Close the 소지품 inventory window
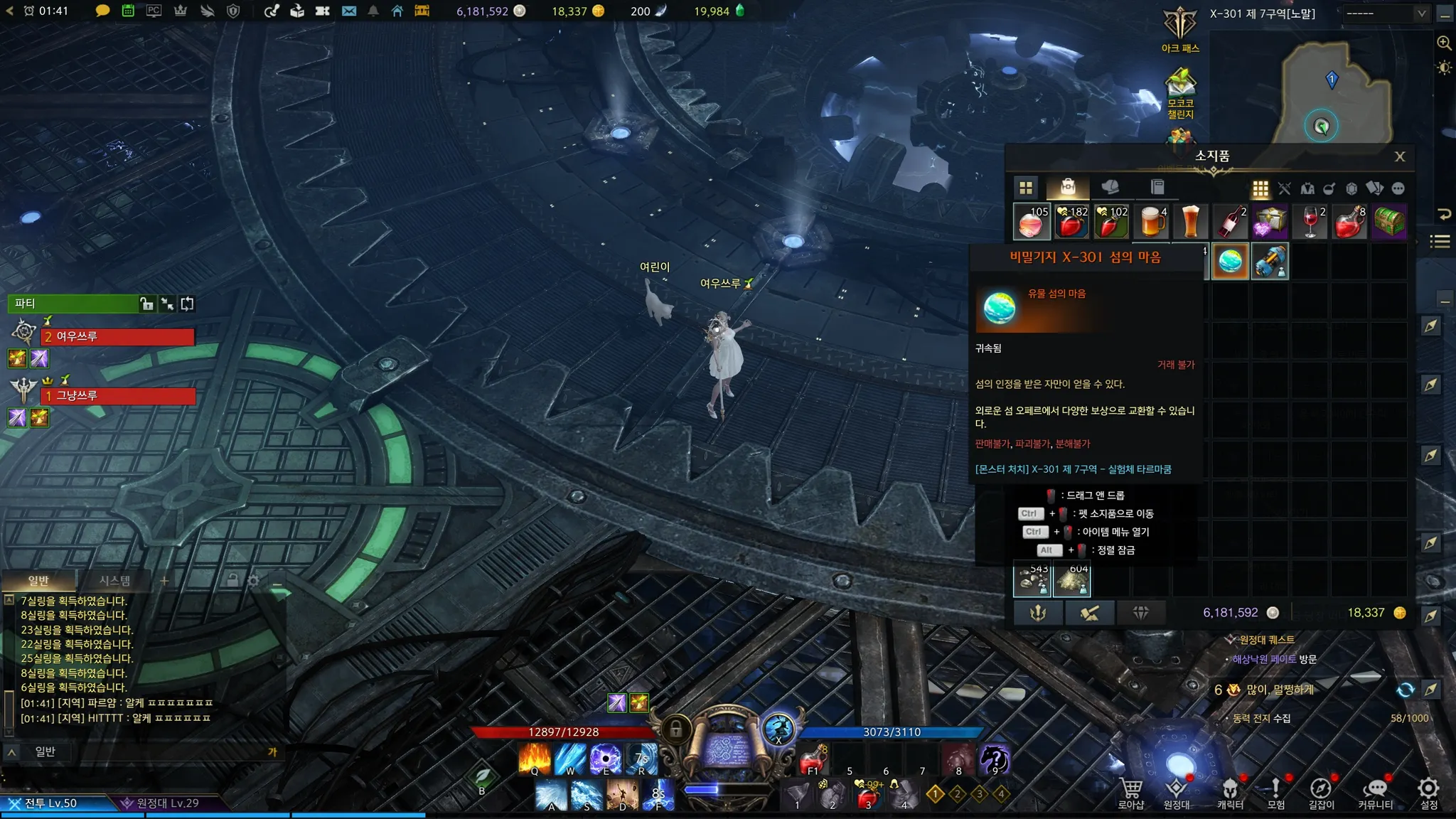1456x819 pixels. click(x=1399, y=156)
